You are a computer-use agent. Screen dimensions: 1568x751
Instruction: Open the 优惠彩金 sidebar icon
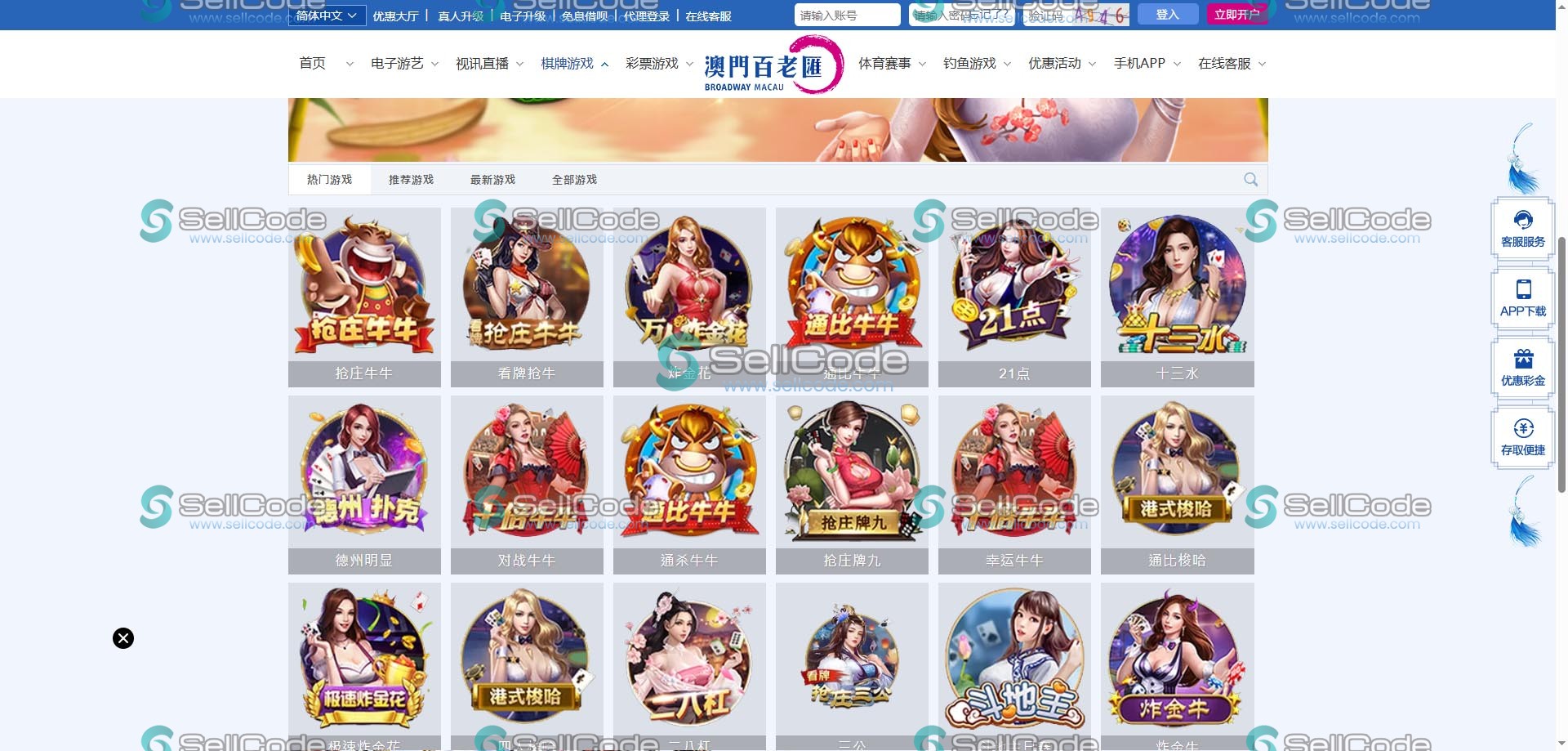(1522, 367)
